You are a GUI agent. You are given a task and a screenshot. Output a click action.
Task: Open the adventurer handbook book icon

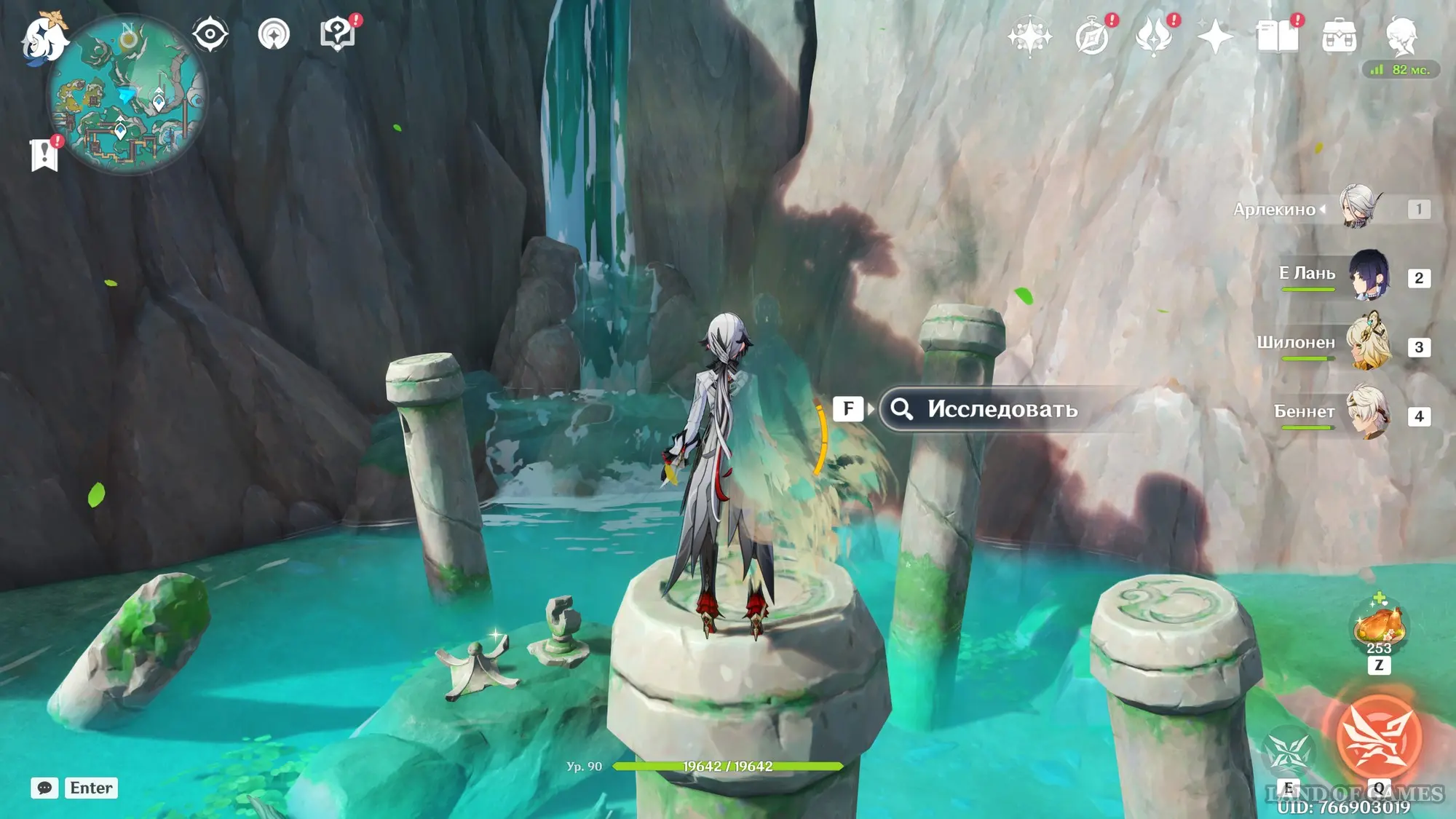1277,36
